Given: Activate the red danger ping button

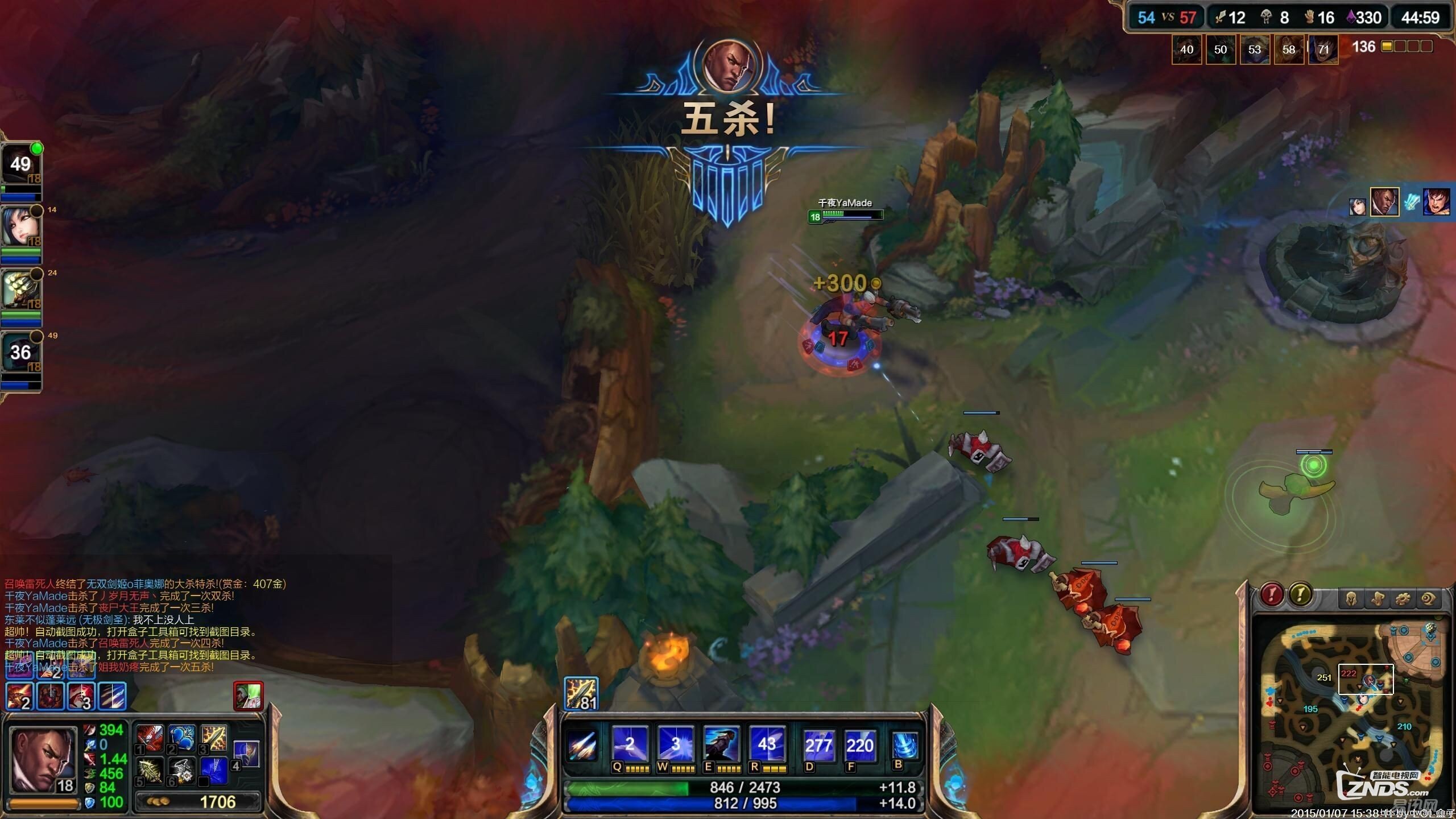Looking at the screenshot, I should [x=1272, y=595].
